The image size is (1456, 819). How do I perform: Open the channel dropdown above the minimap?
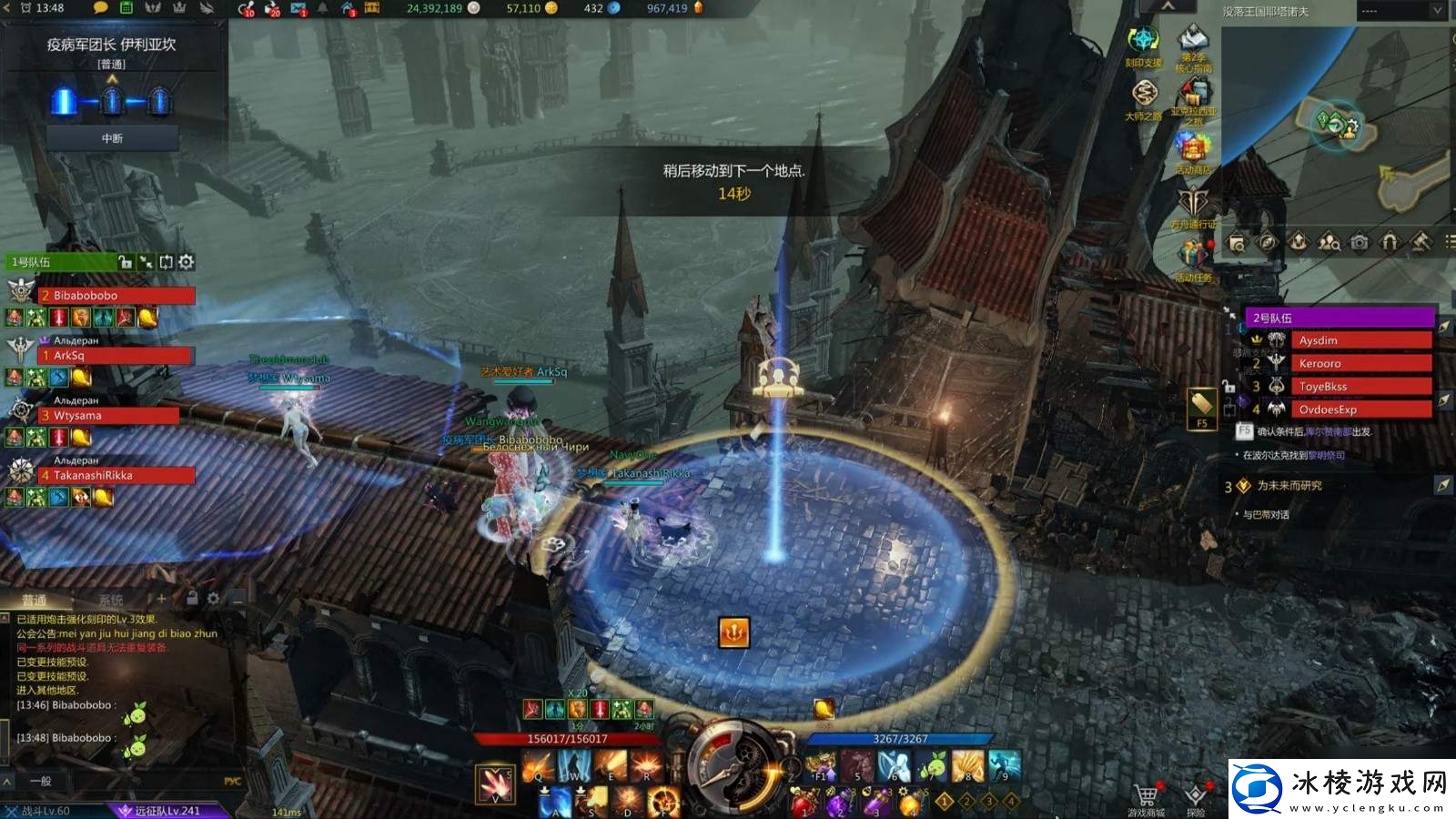pos(1400,11)
